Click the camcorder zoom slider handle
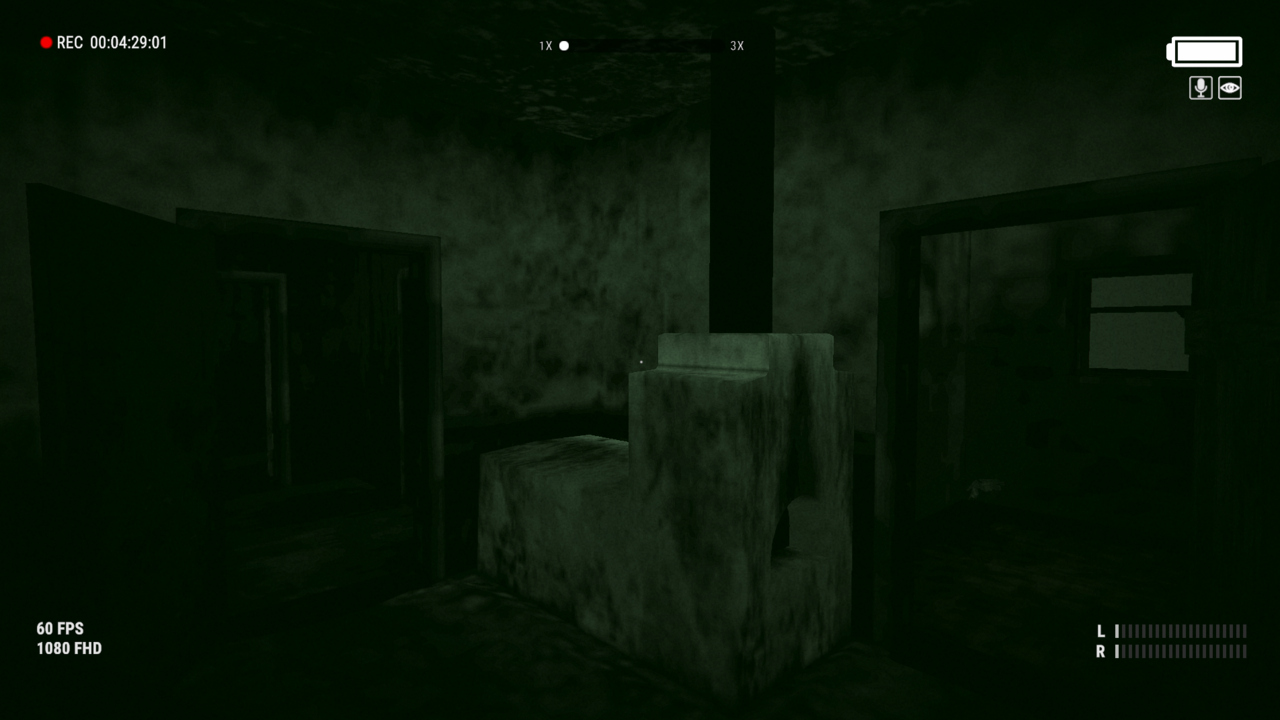Viewport: 1280px width, 720px height. point(563,45)
